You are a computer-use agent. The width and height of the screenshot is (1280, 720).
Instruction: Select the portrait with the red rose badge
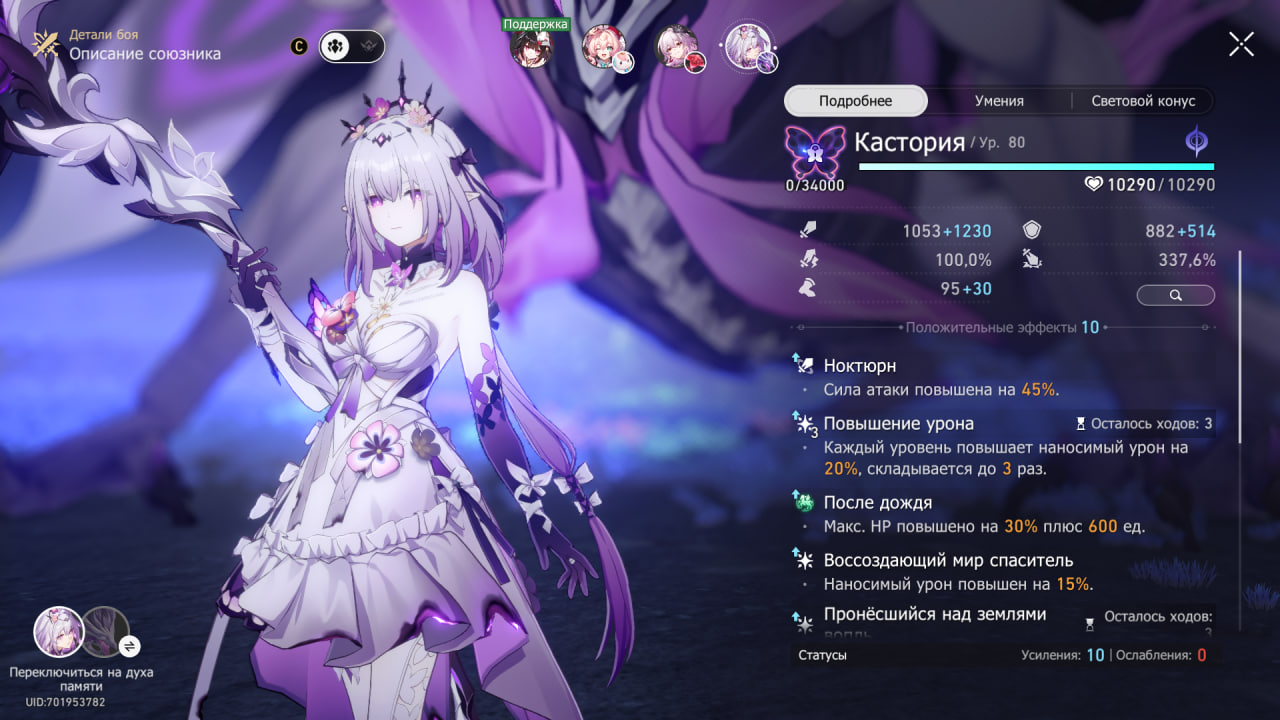[x=677, y=47]
